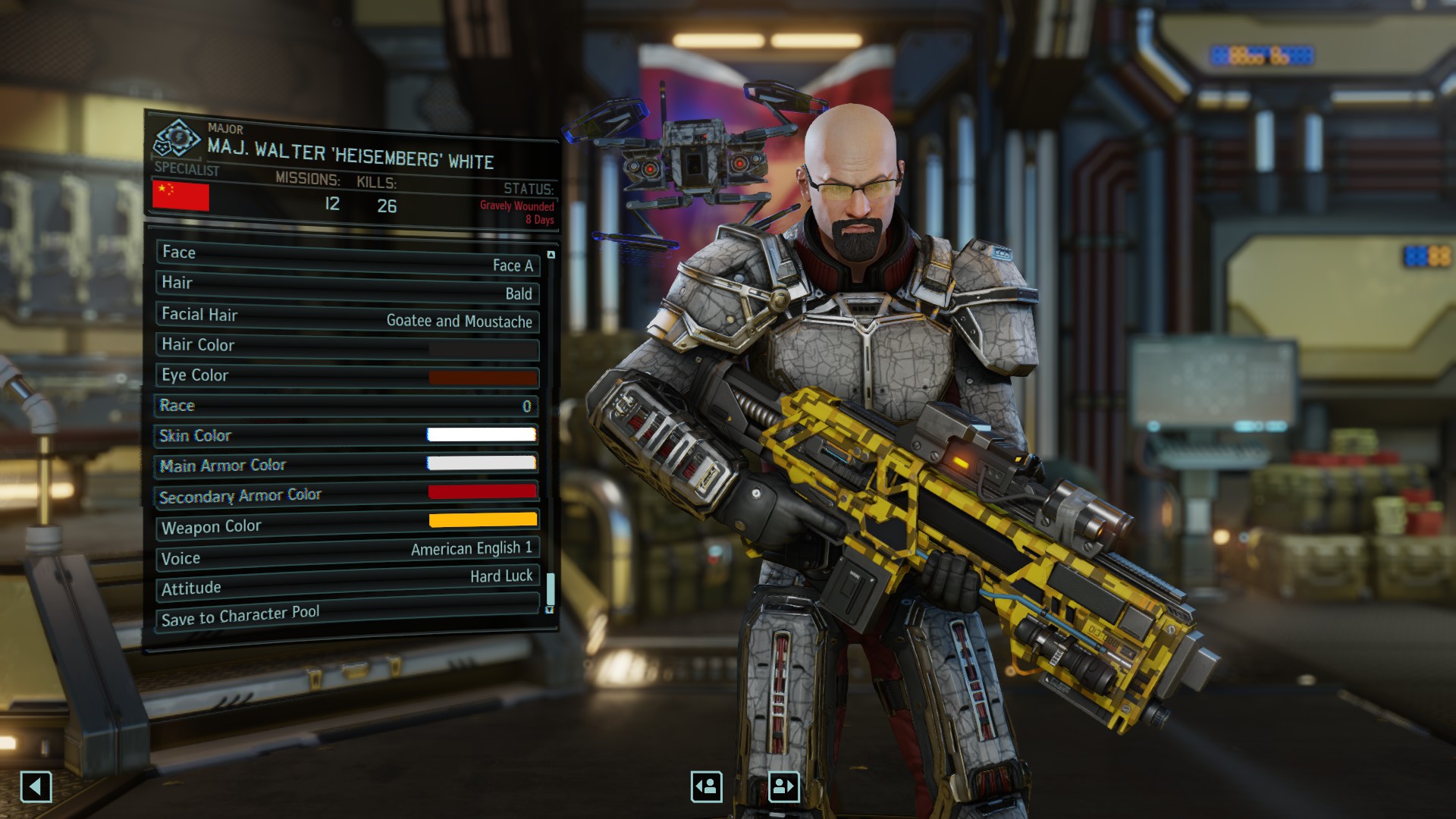This screenshot has height=819, width=1456.
Task: Open the Attitude option
Action: click(347, 582)
